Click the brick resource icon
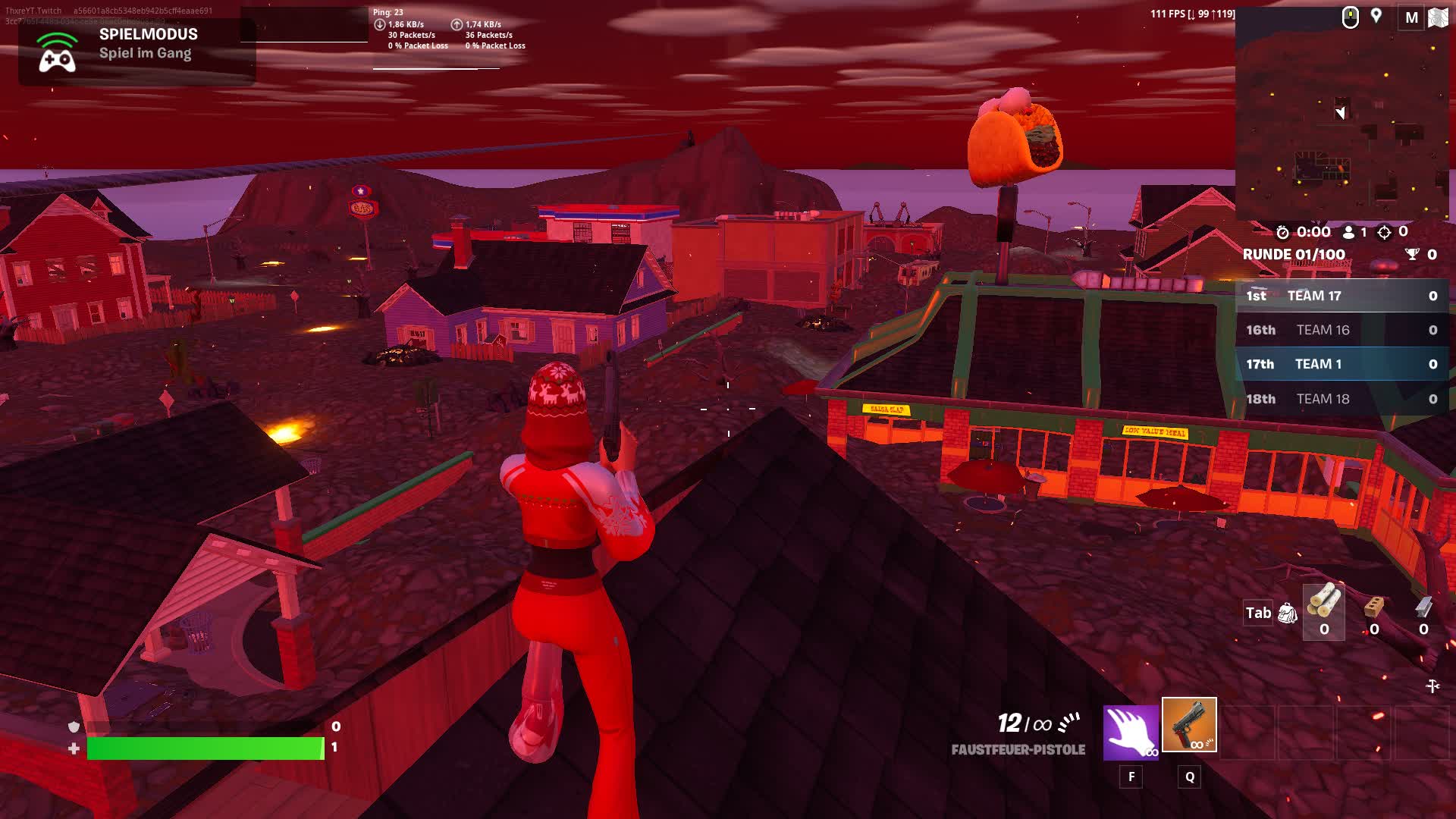The image size is (1456, 819). pyautogui.click(x=1374, y=610)
